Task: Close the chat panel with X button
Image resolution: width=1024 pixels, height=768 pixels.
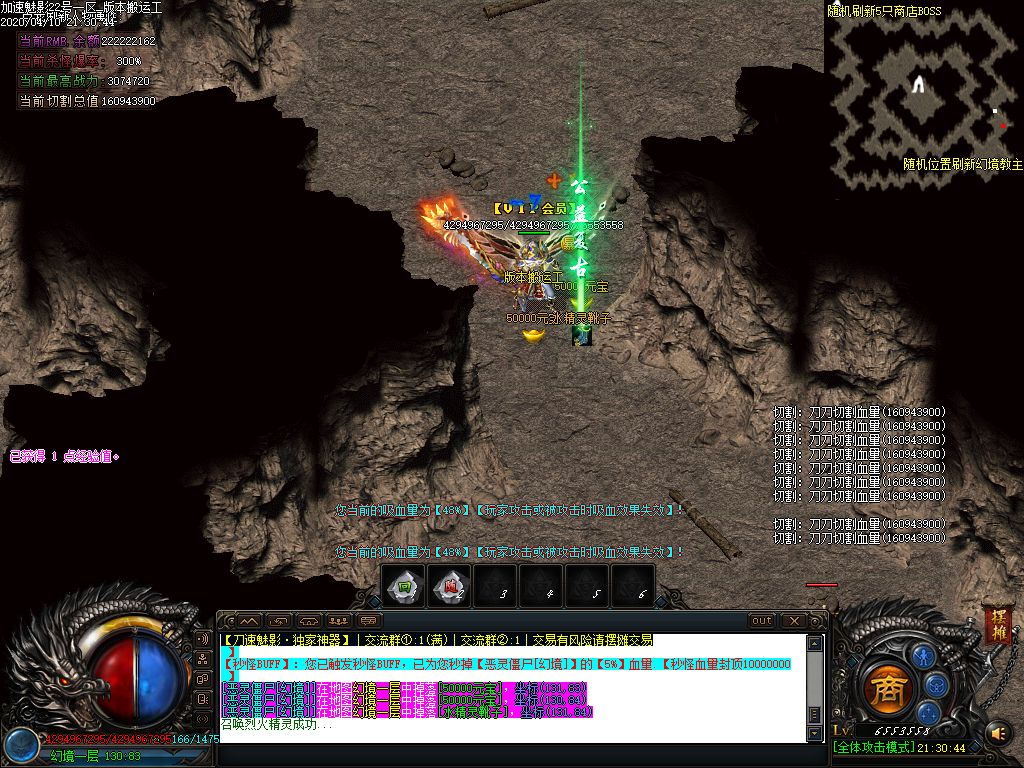Action: tap(793, 621)
